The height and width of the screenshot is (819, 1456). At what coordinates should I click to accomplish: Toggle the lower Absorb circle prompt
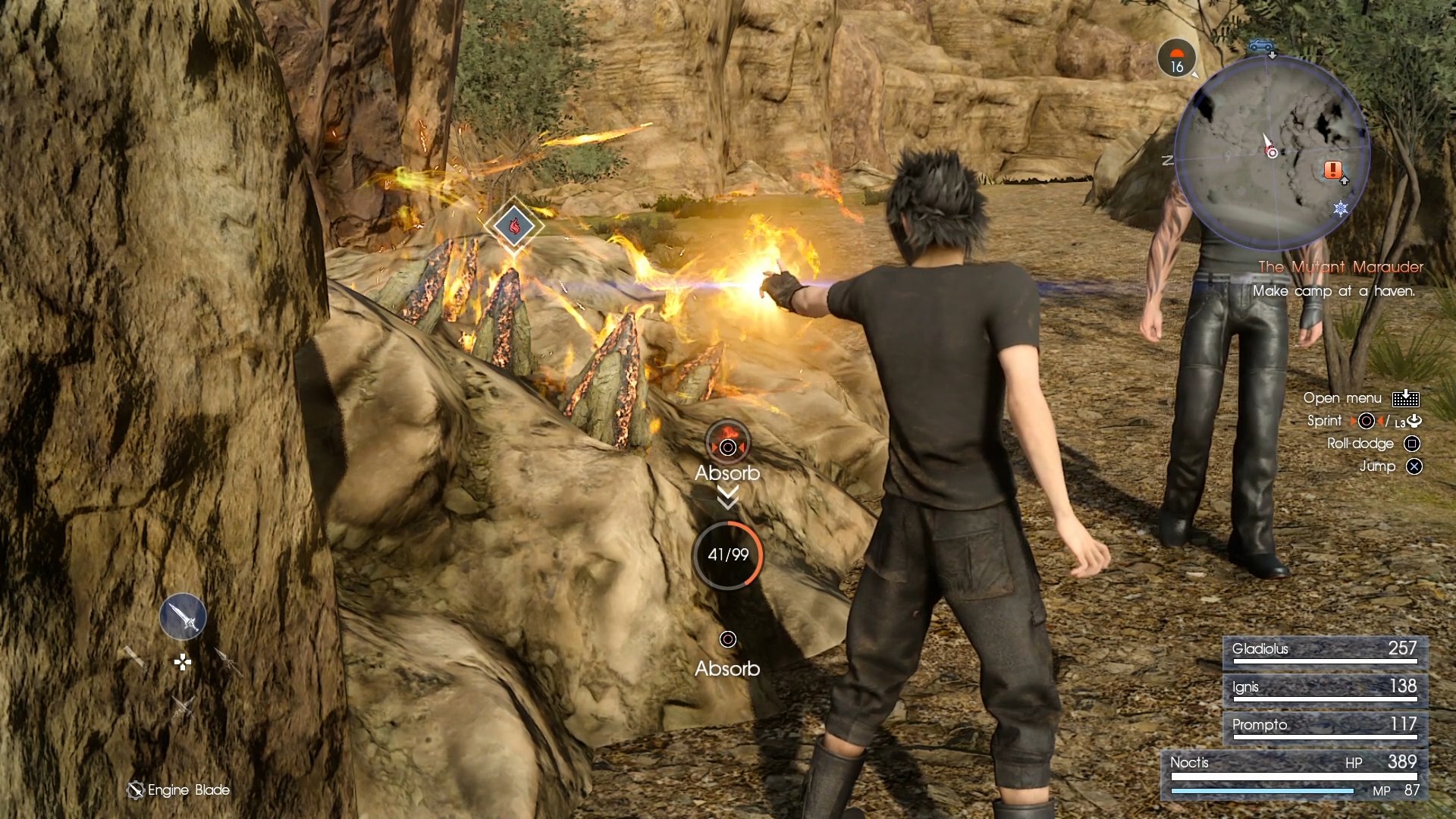click(726, 641)
